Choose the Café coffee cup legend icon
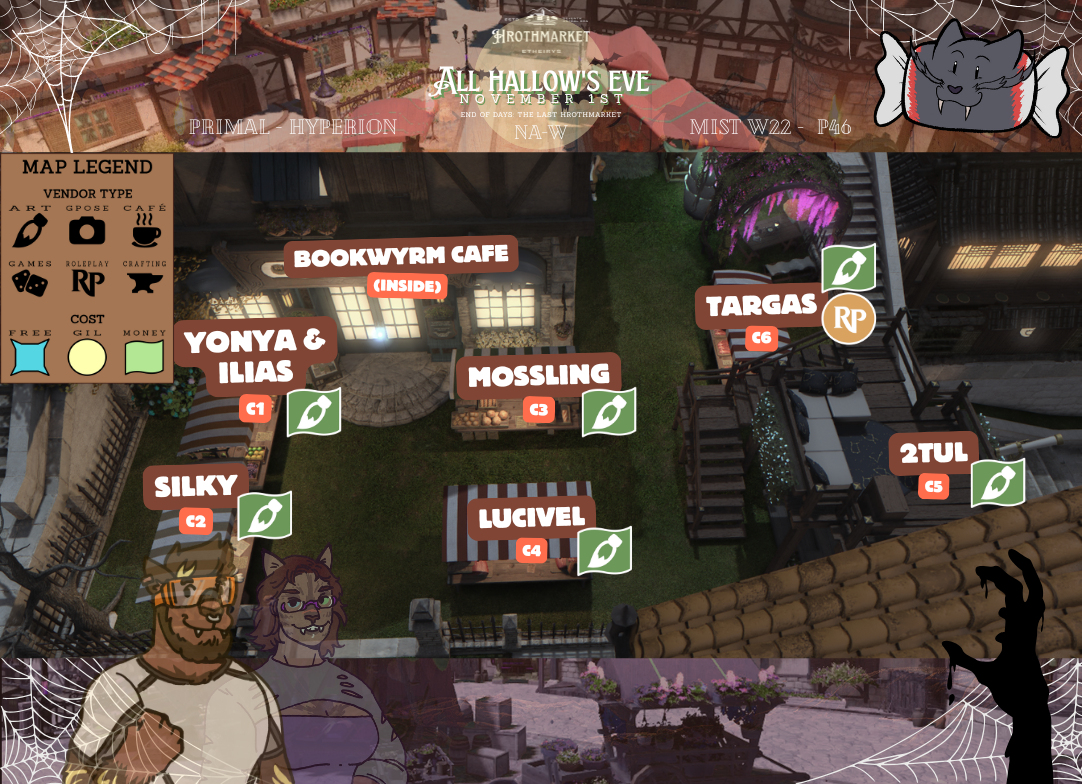 click(145, 231)
